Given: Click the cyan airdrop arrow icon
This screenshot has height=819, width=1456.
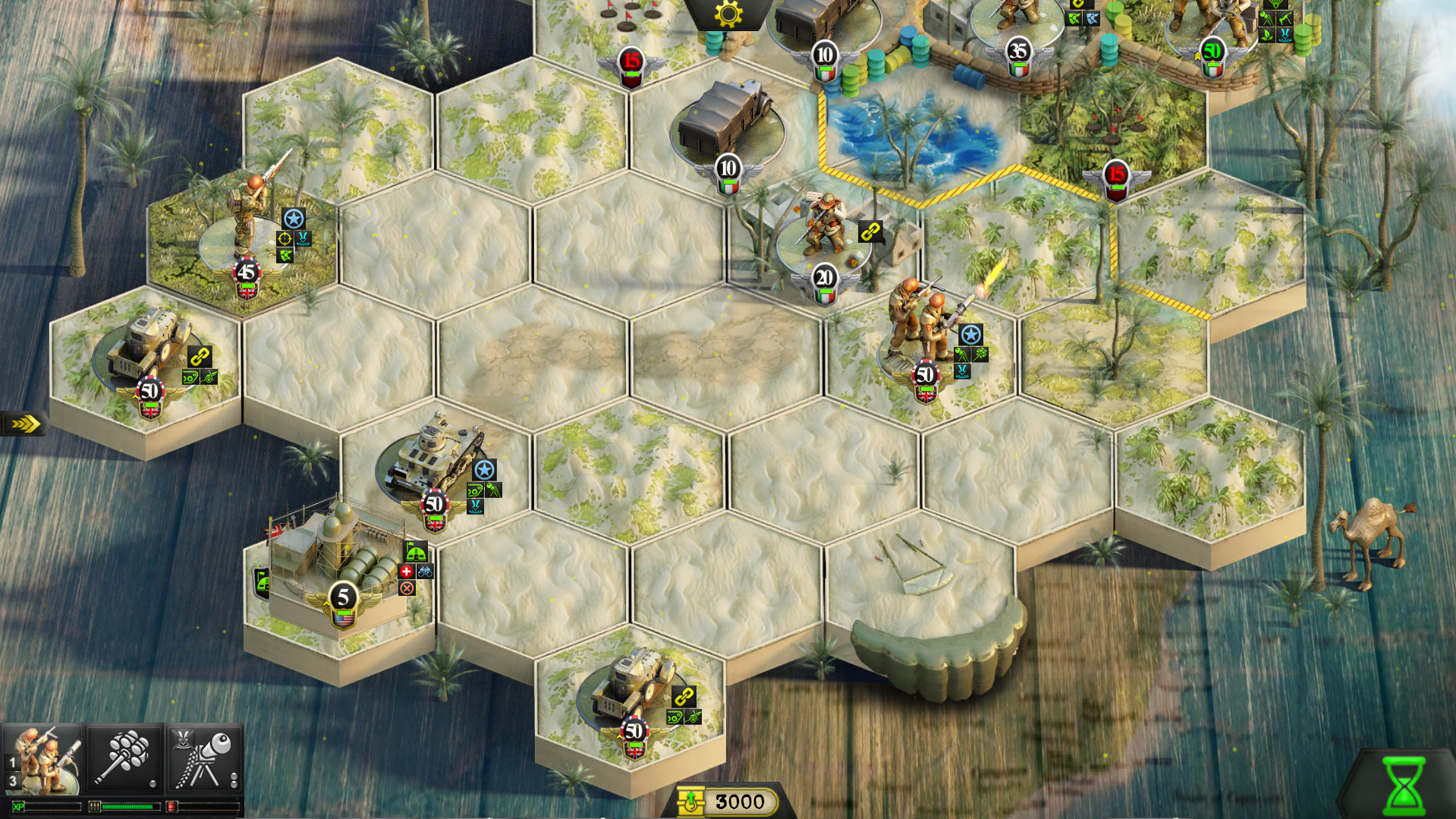Looking at the screenshot, I should [962, 371].
